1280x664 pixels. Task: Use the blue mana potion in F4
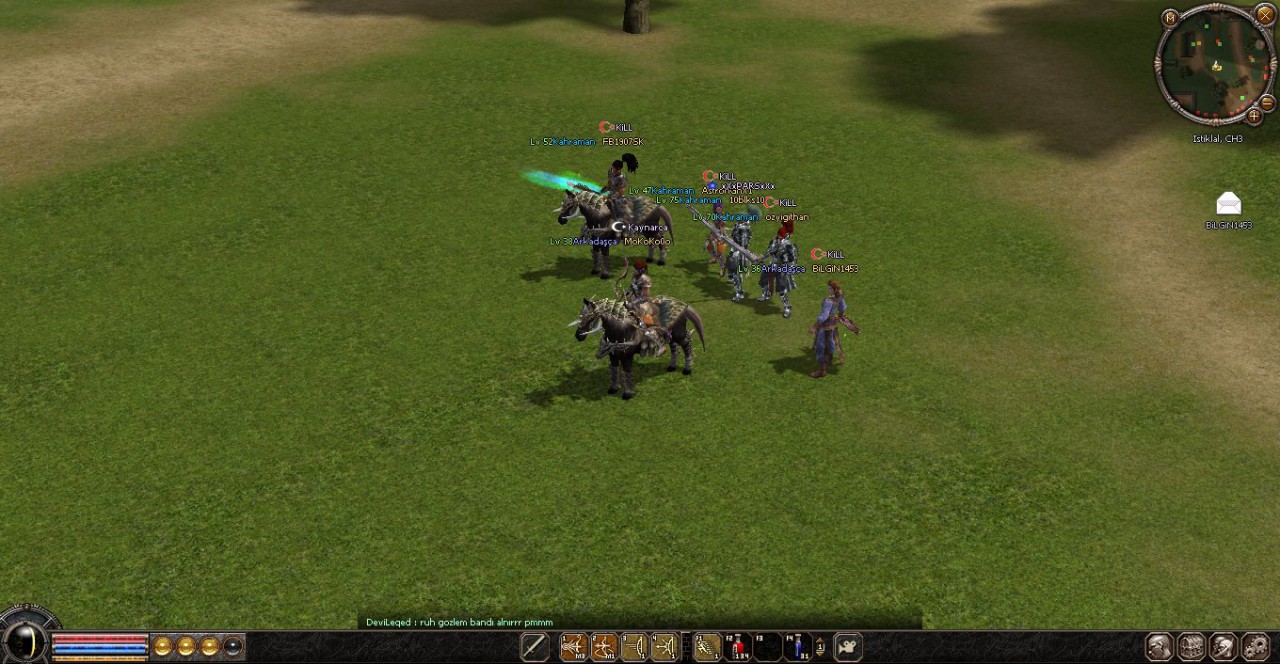(798, 647)
